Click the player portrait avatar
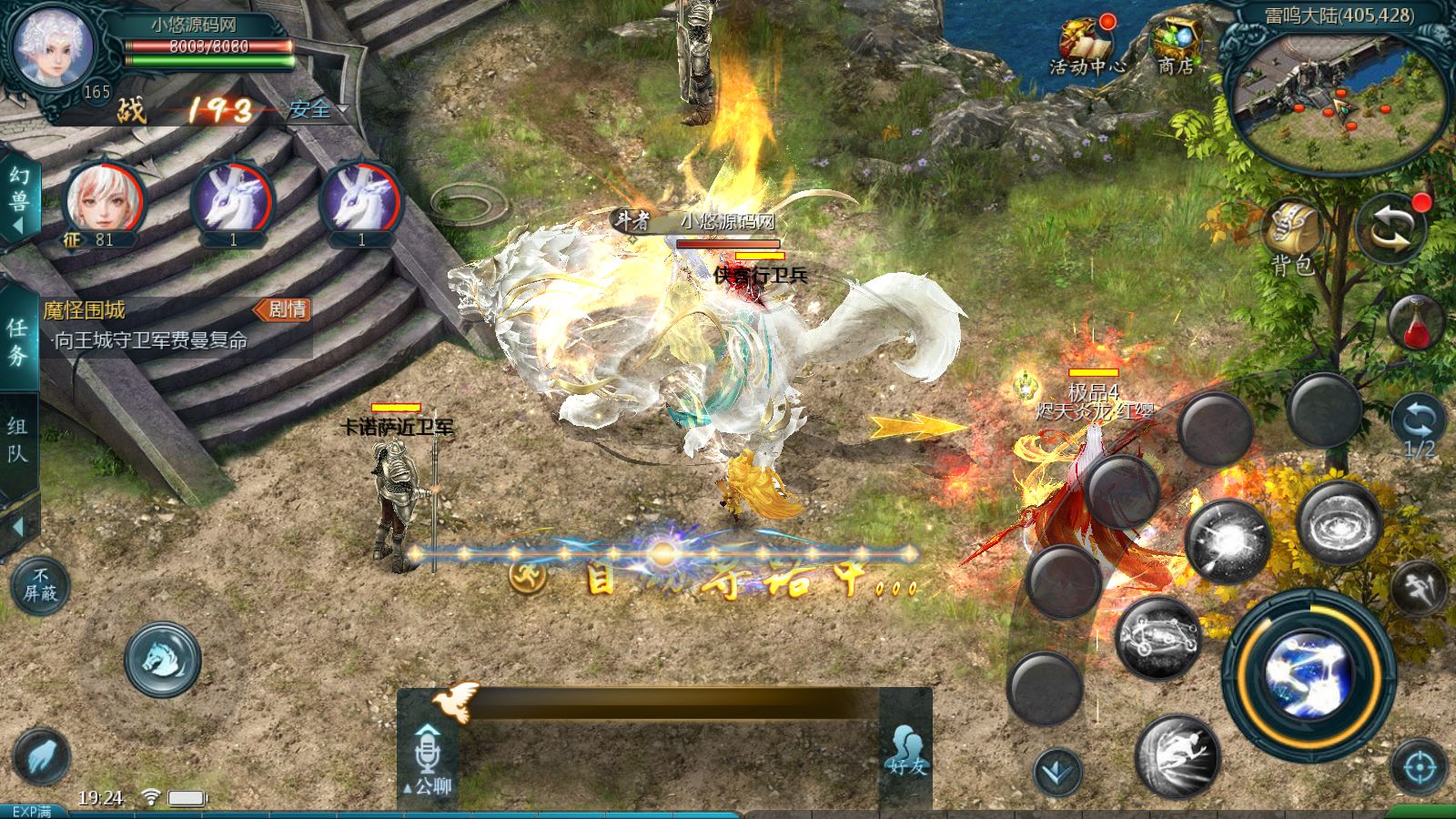The height and width of the screenshot is (819, 1456). click(x=53, y=47)
